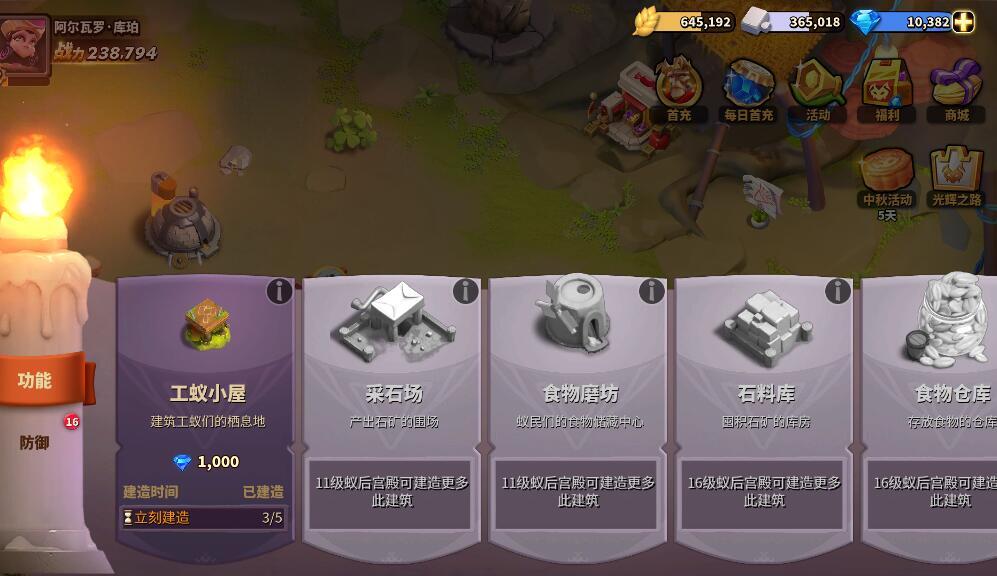Show info for 工蚁小屋
Viewport: 997px width, 576px height.
click(280, 291)
